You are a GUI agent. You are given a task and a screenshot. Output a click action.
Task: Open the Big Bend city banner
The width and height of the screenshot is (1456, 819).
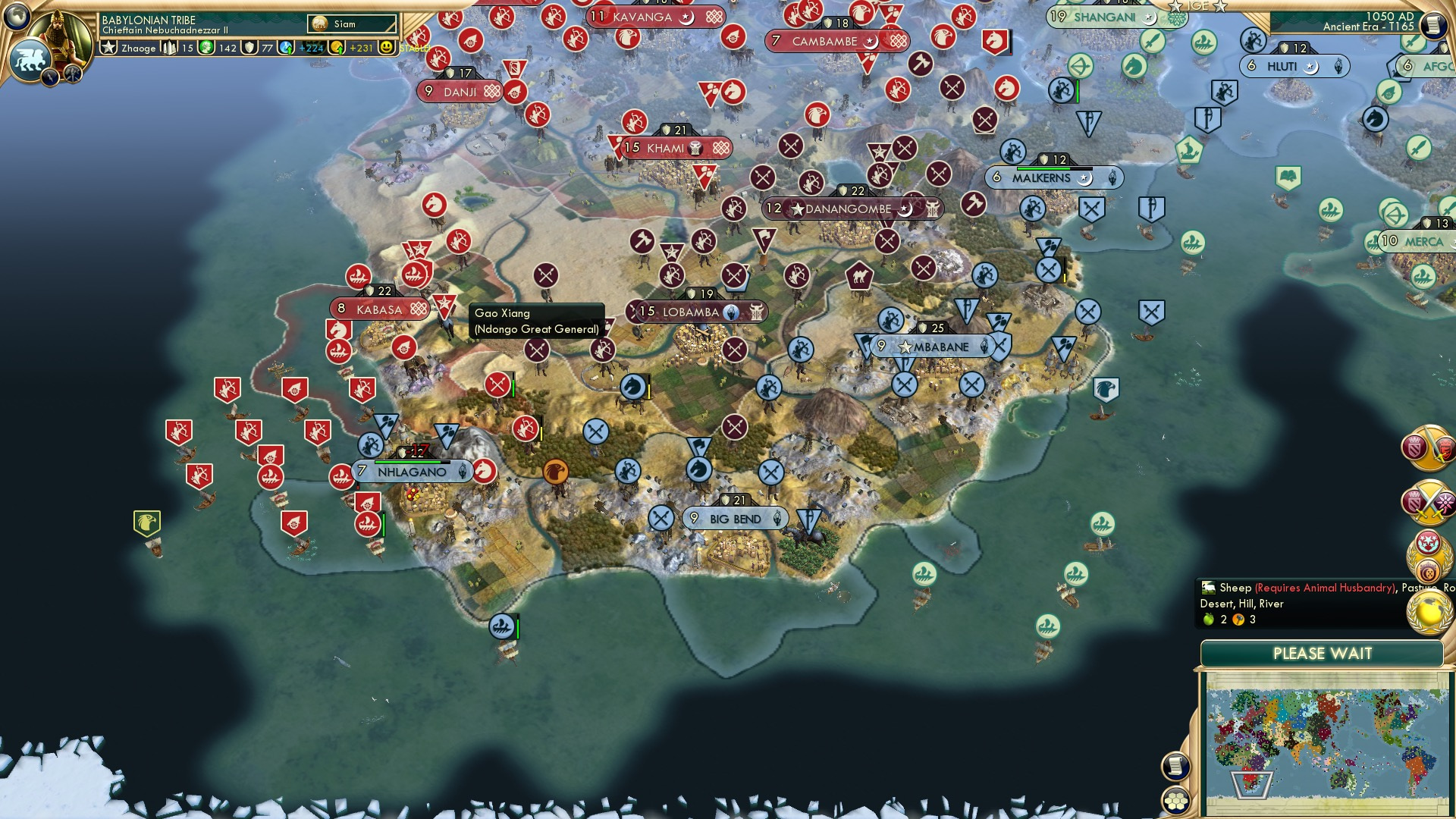click(x=734, y=518)
